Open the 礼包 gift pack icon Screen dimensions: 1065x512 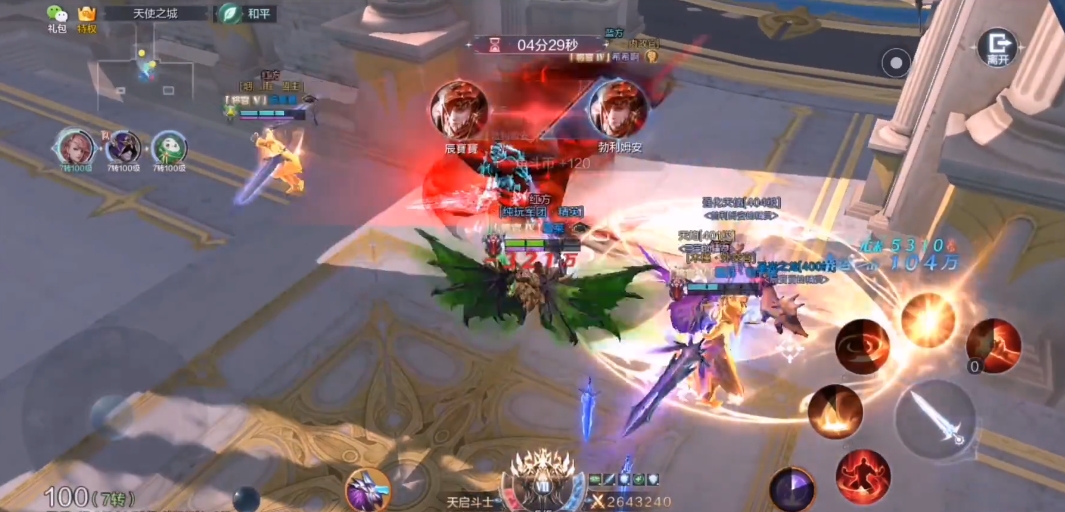57,15
